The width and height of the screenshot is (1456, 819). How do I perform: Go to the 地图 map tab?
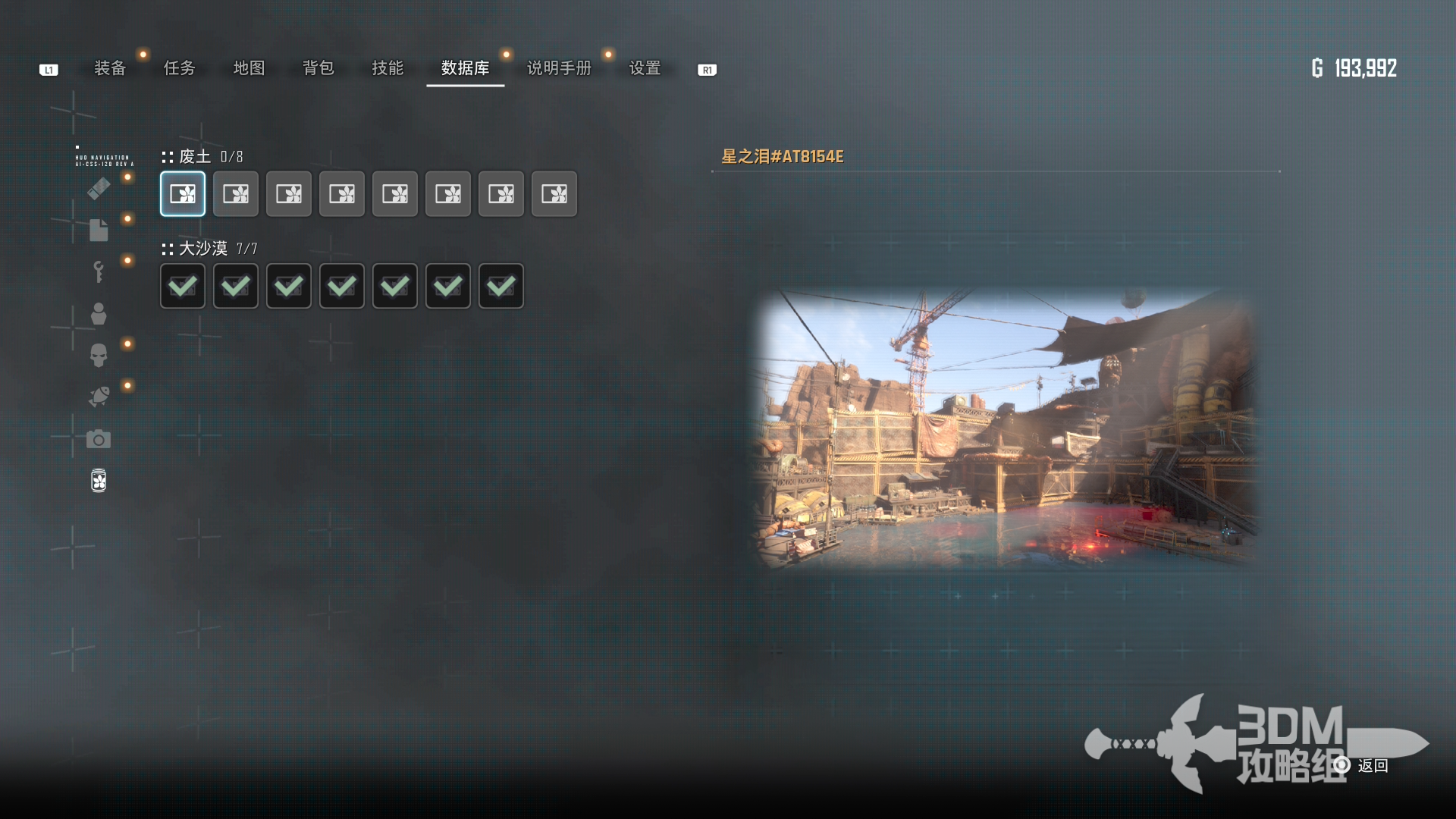[249, 68]
